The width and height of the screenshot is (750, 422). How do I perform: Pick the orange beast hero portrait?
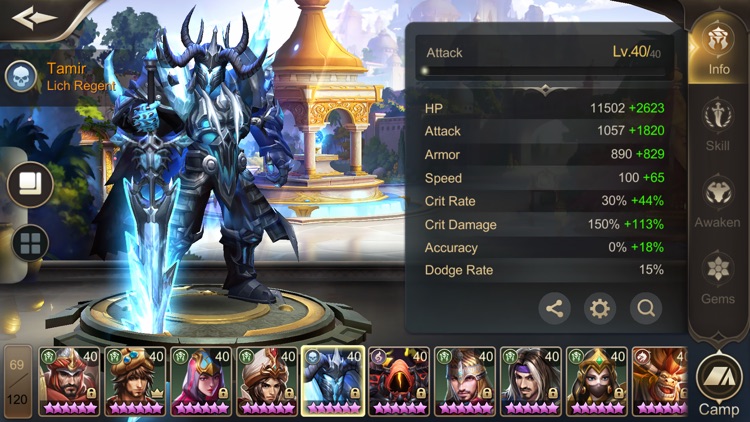click(x=660, y=381)
